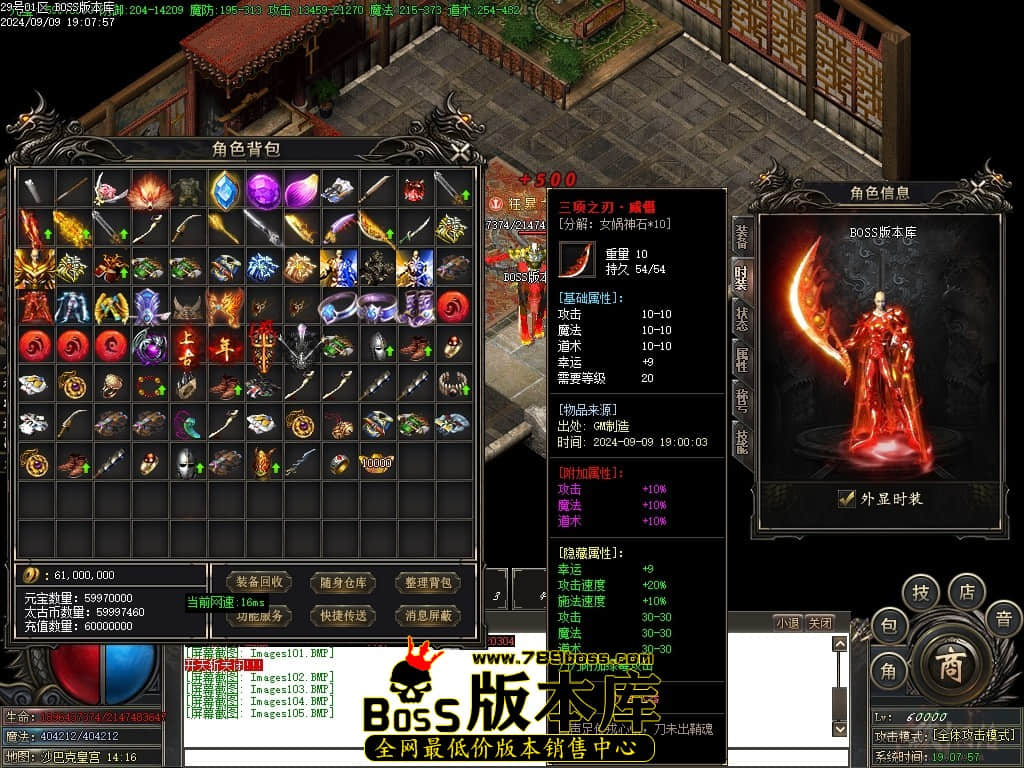Pick the gold ingot stack marked 10000

point(377,463)
